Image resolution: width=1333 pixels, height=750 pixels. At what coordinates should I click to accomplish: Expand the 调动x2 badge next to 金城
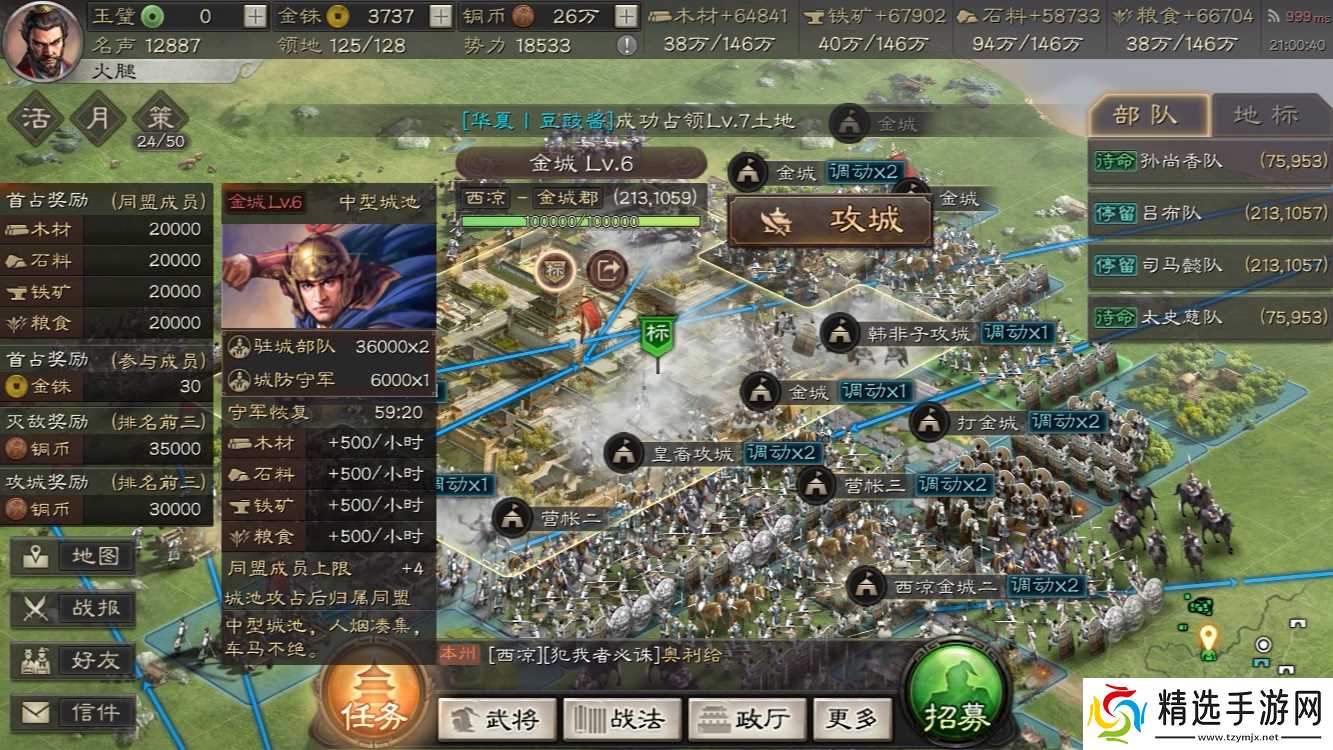(x=866, y=171)
